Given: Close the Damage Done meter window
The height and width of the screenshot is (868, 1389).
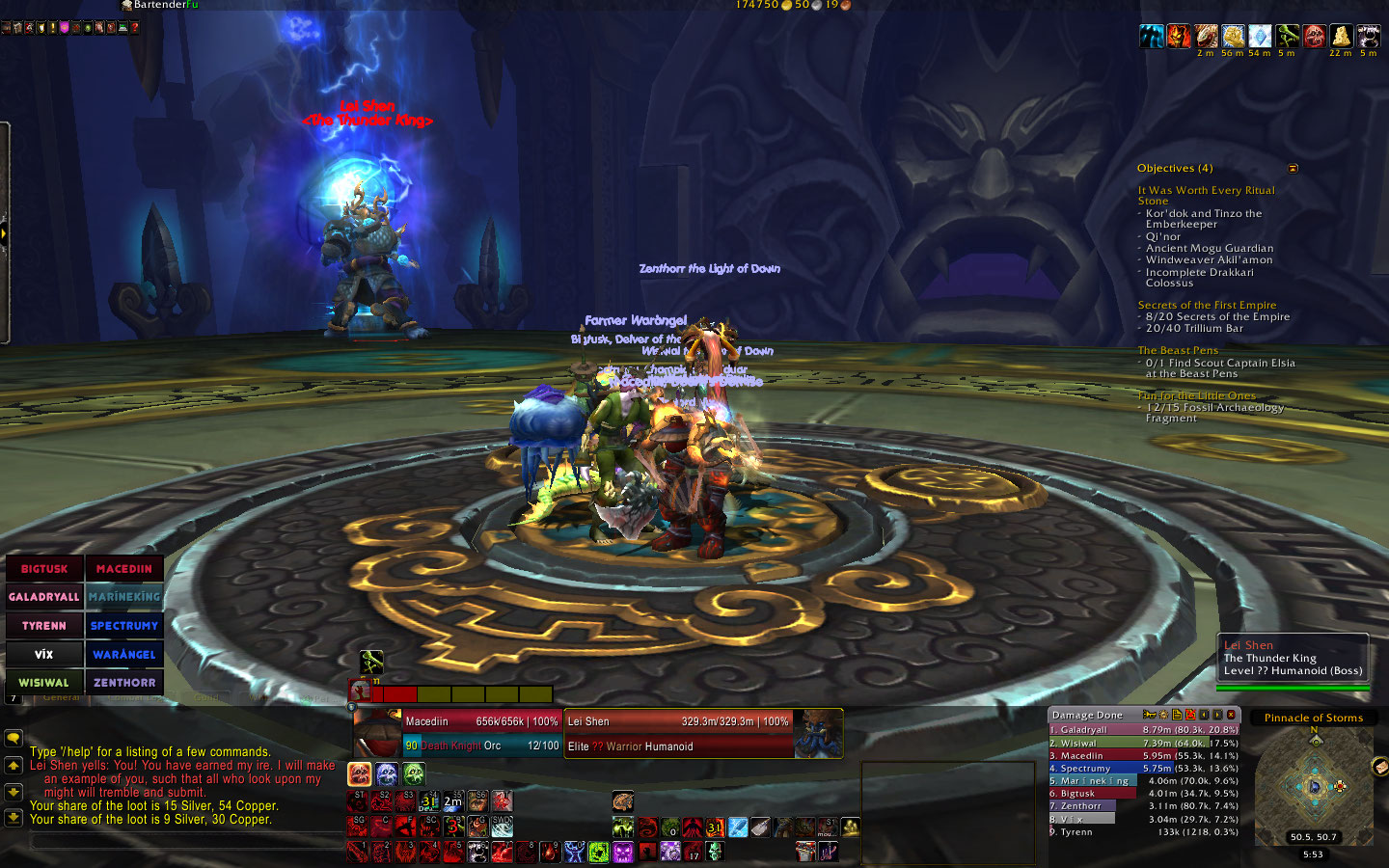Looking at the screenshot, I should (1231, 715).
